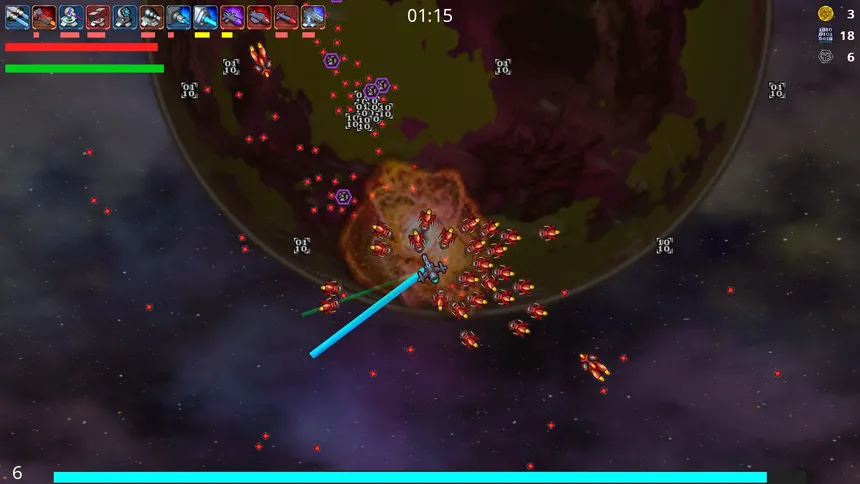Choose the purple-glow rocket weapon icon
Screen dimensions: 860x484
(x=233, y=16)
